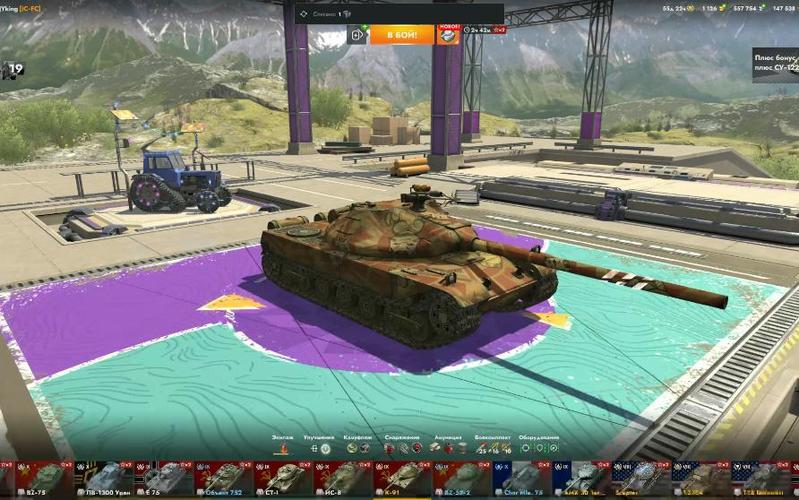
Task: Open the notification icon showing 19
Action: (x=13, y=70)
